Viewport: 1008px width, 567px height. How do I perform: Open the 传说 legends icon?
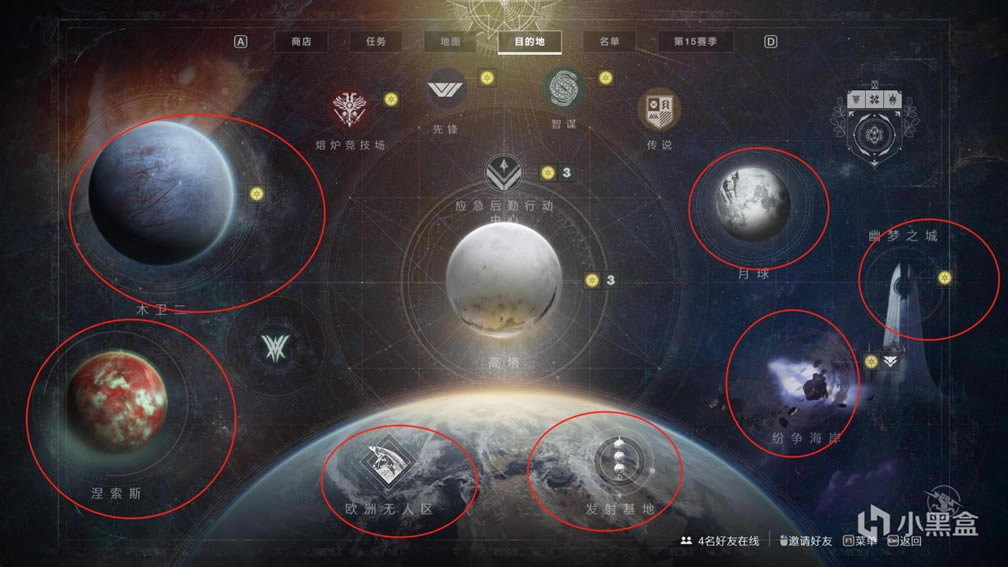tap(659, 108)
